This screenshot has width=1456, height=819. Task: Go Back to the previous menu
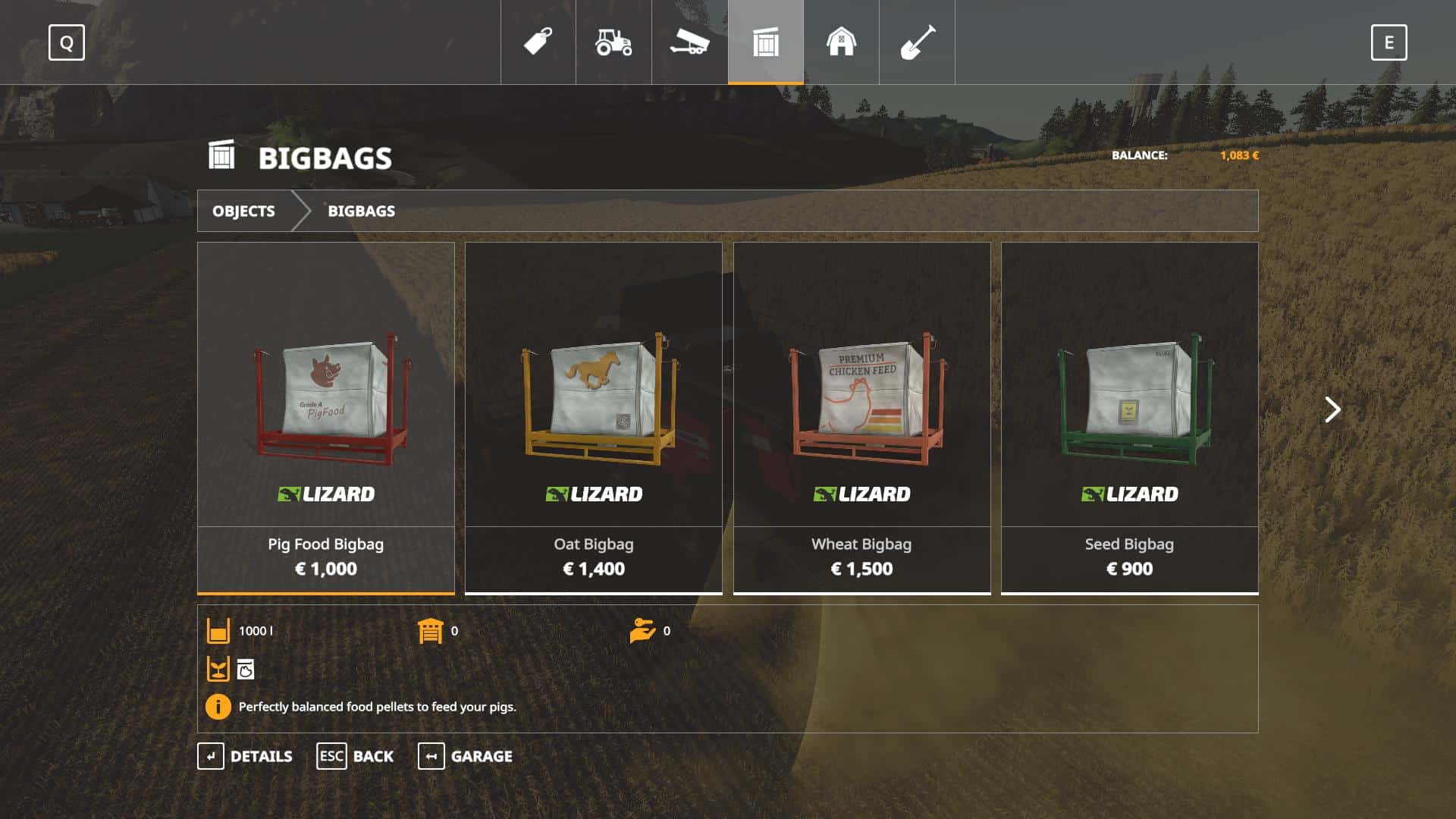tap(355, 756)
